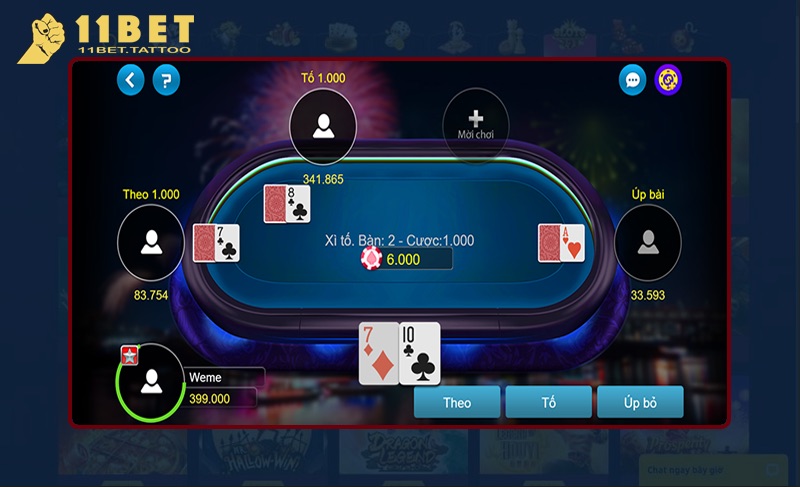
Task: Open the question mark help button
Action: pos(167,80)
